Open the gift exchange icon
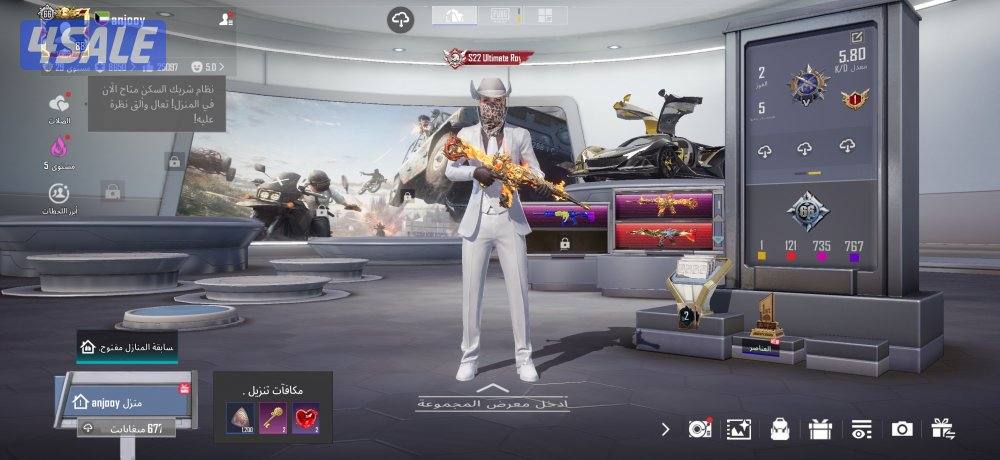The height and width of the screenshot is (460, 1000). pyautogui.click(x=942, y=429)
